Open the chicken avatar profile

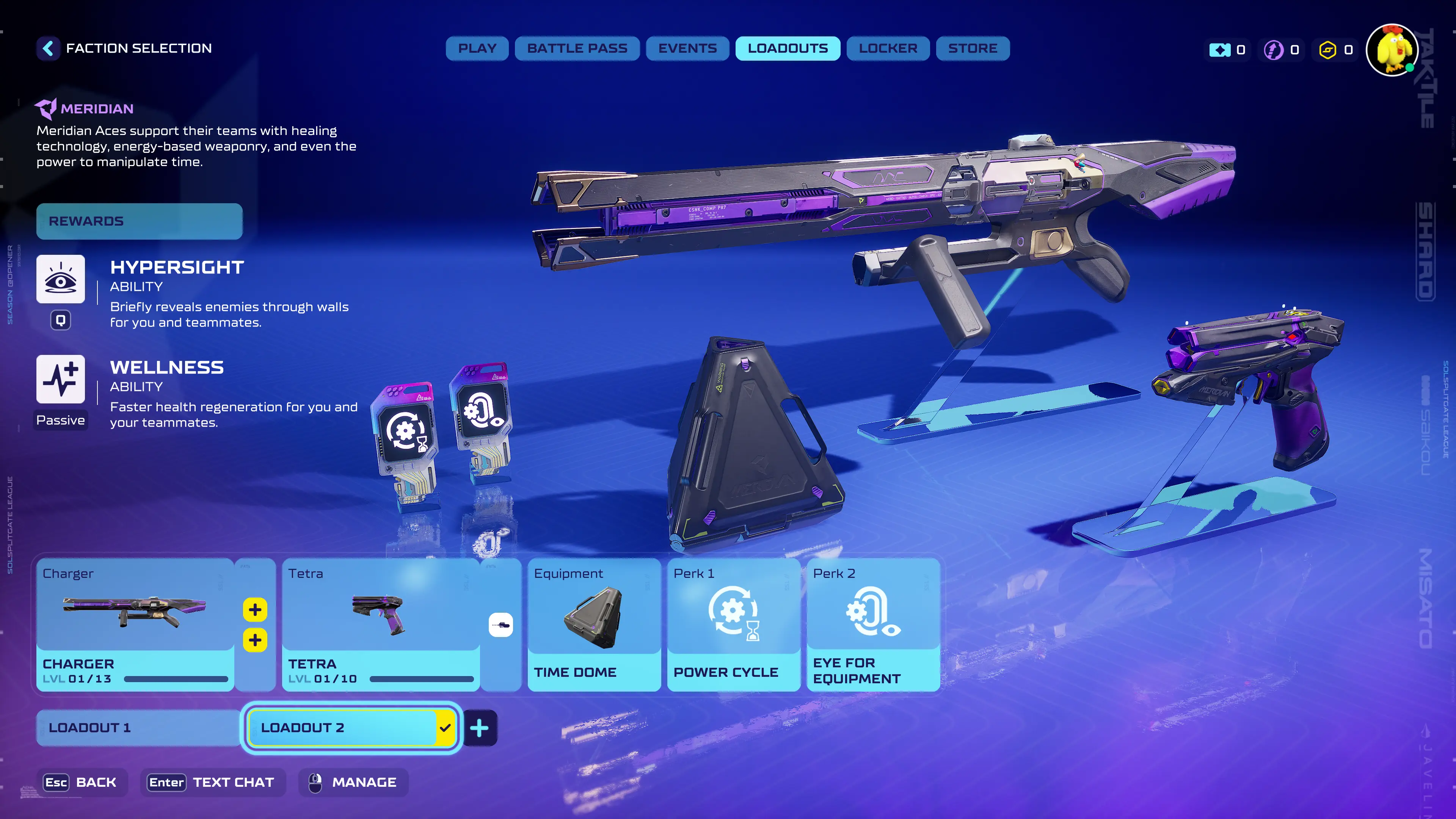[x=1392, y=50]
